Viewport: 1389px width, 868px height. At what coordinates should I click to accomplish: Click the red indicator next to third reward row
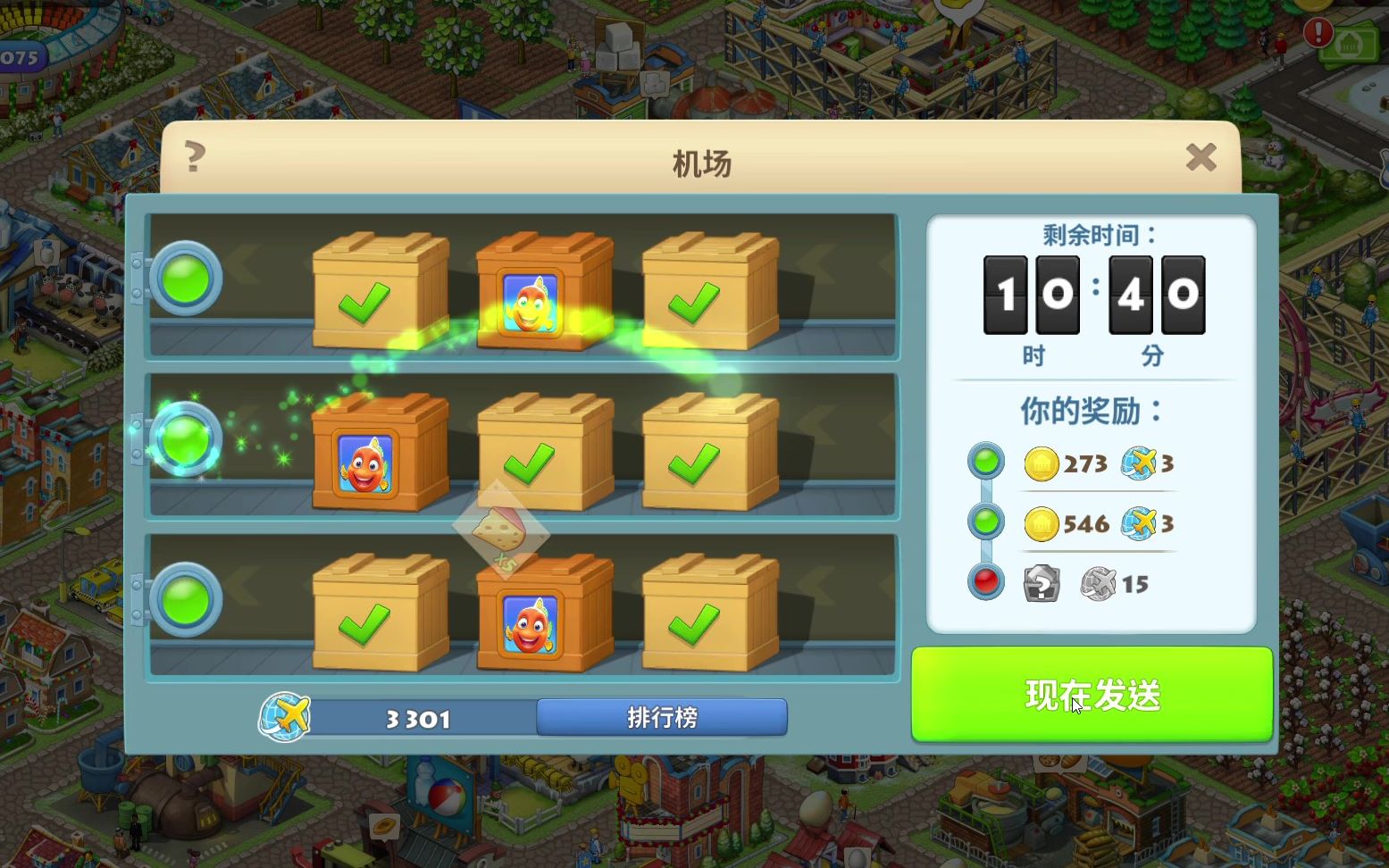[x=985, y=581]
